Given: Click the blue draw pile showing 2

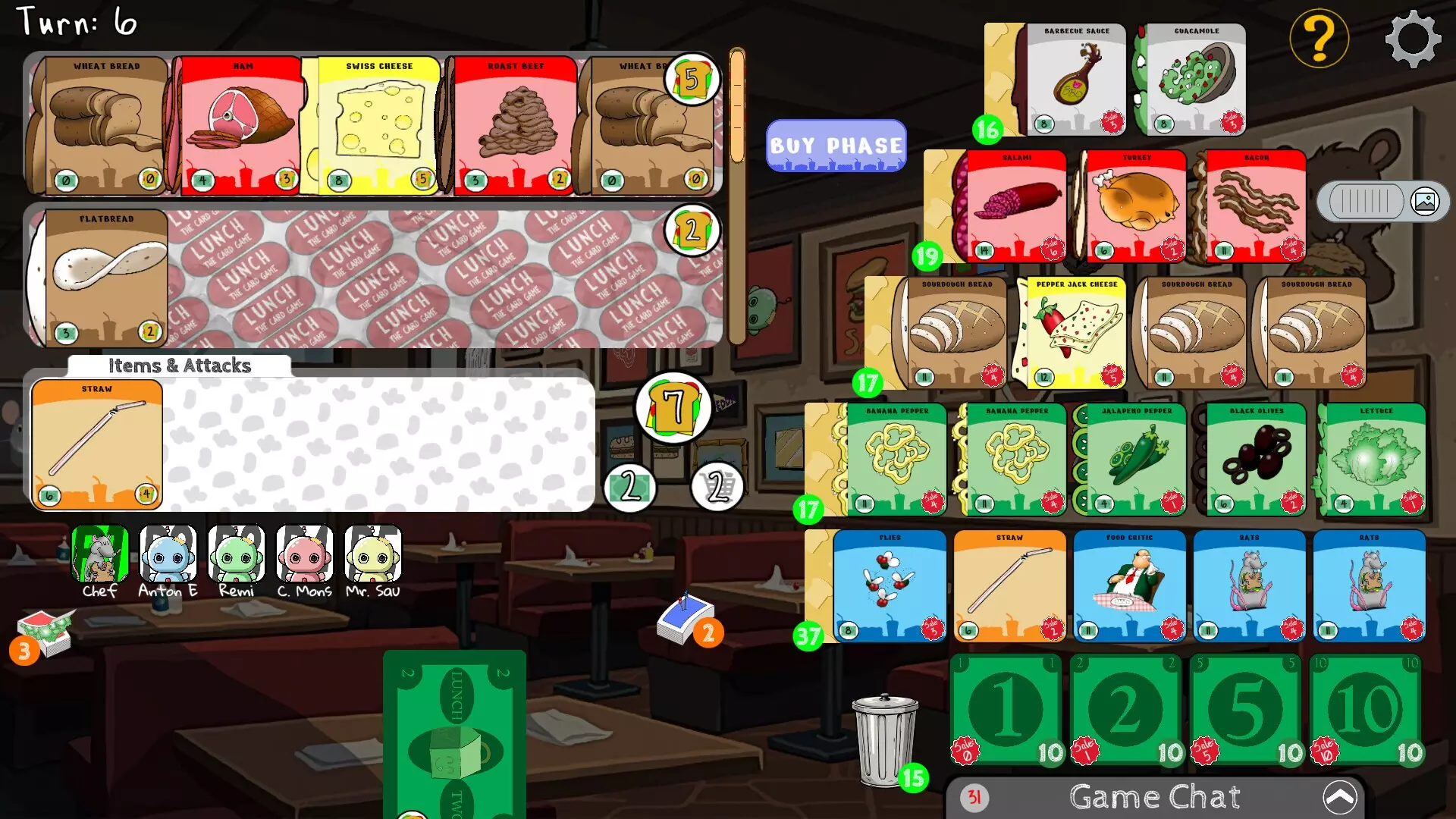Looking at the screenshot, I should tap(685, 614).
